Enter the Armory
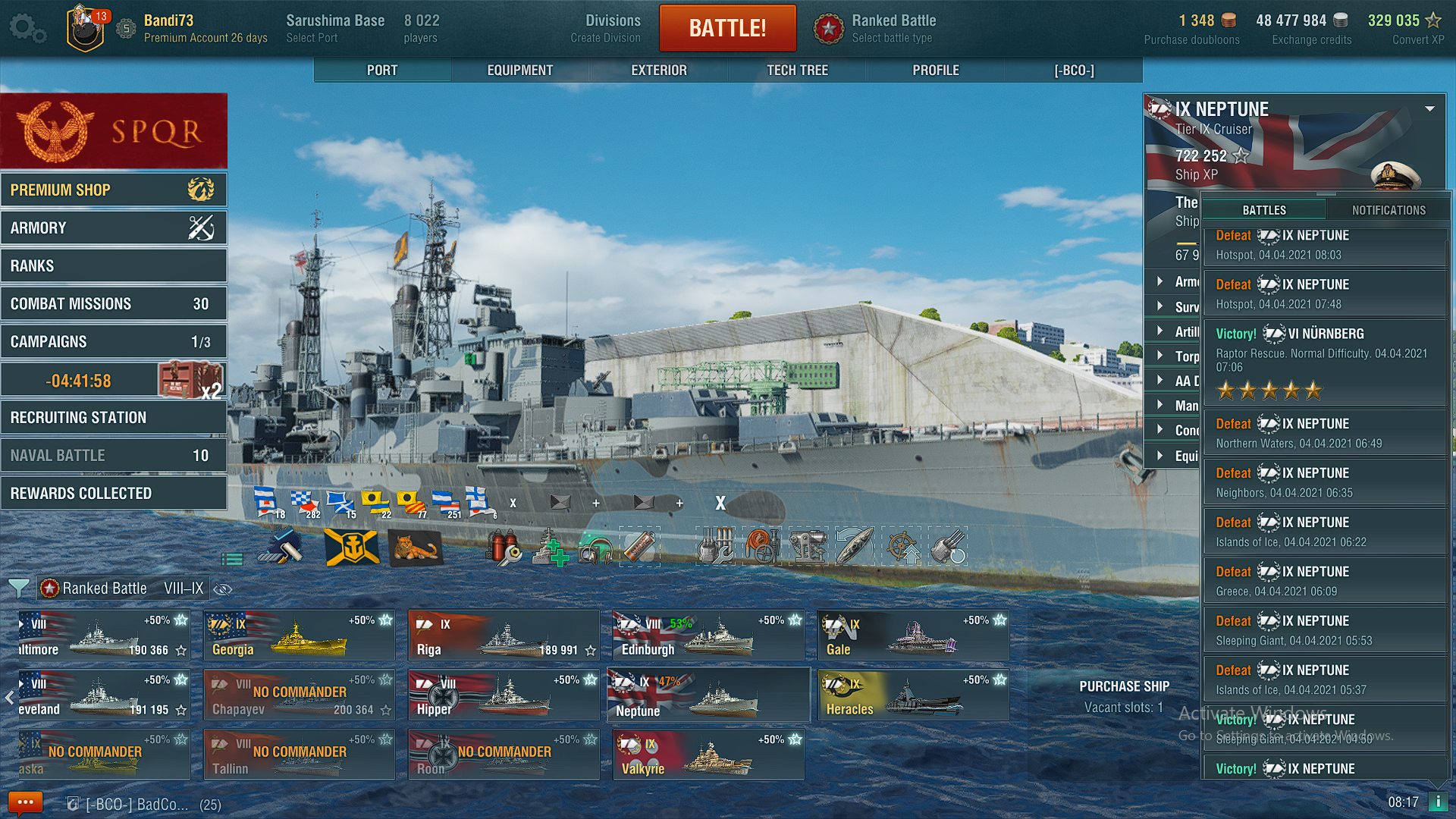 click(114, 227)
